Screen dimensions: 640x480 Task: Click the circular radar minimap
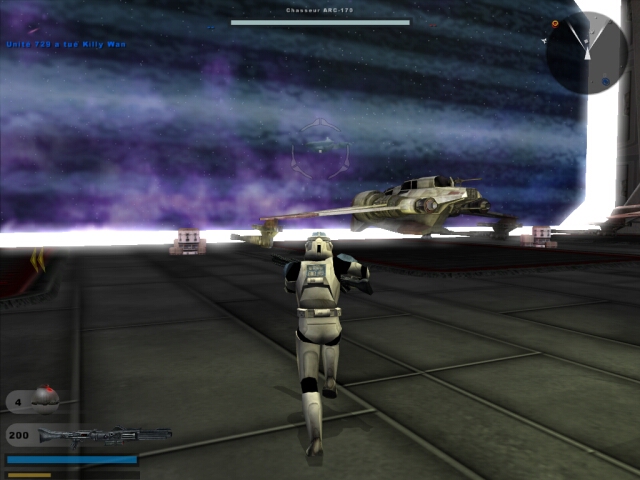pyautogui.click(x=587, y=53)
